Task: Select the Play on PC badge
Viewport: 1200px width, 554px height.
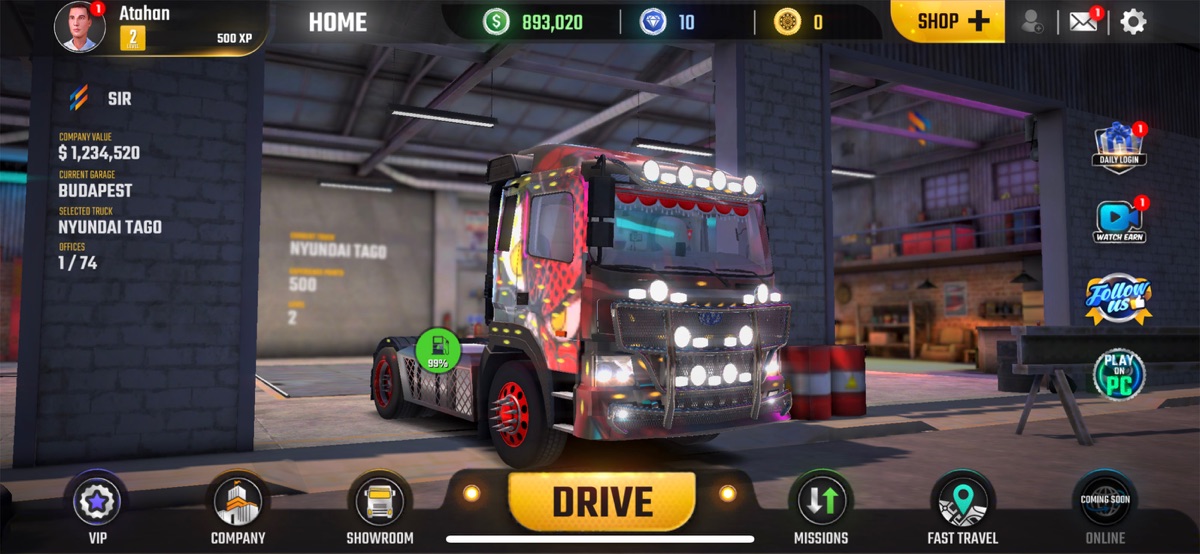Action: point(1119,373)
